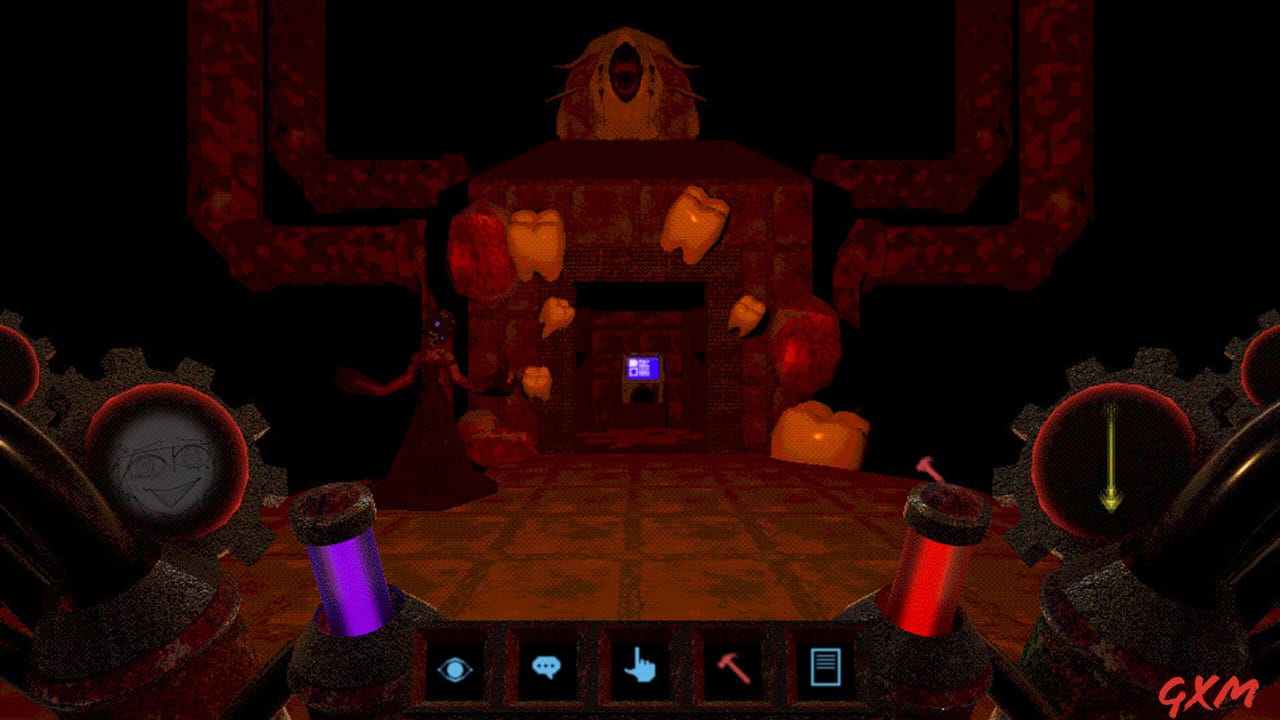This screenshot has width=1280, height=720.
Task: Toggle the Eye observation mode off
Action: point(457,667)
